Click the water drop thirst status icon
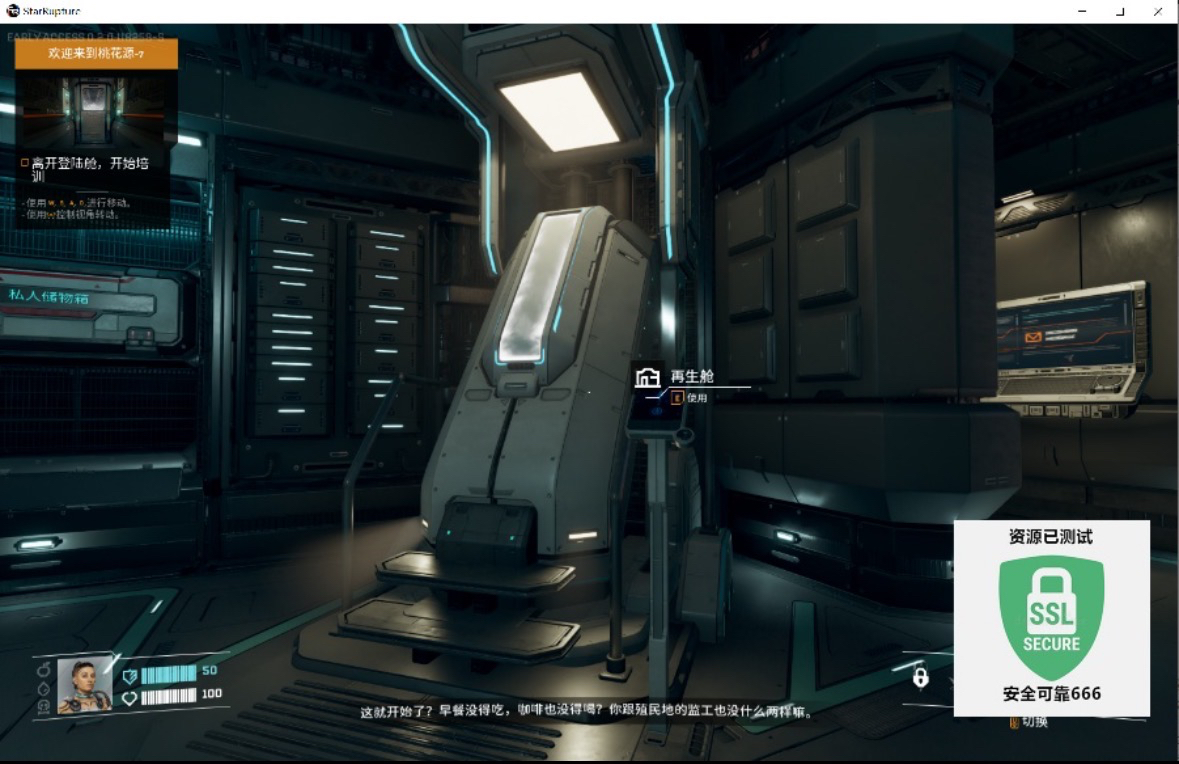The image size is (1179, 764). (44, 688)
